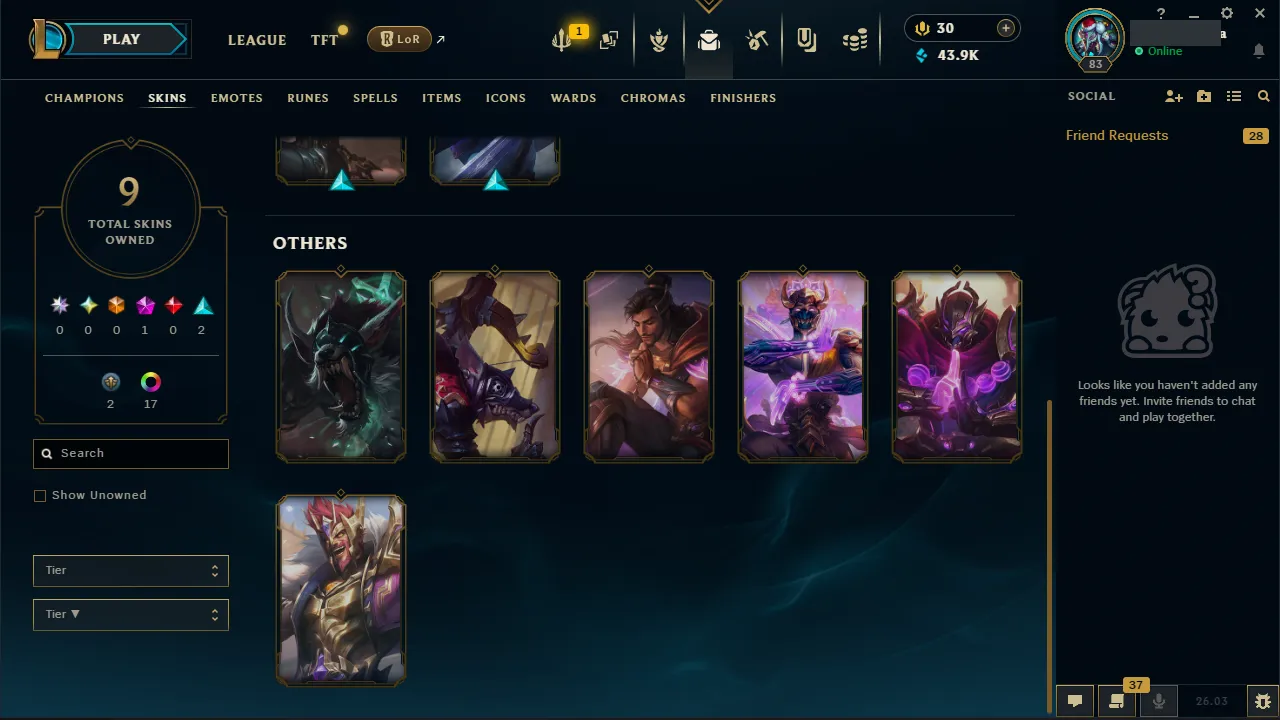Viewport: 1280px width, 720px height.
Task: Click the backpack inventory icon
Action: (708, 40)
